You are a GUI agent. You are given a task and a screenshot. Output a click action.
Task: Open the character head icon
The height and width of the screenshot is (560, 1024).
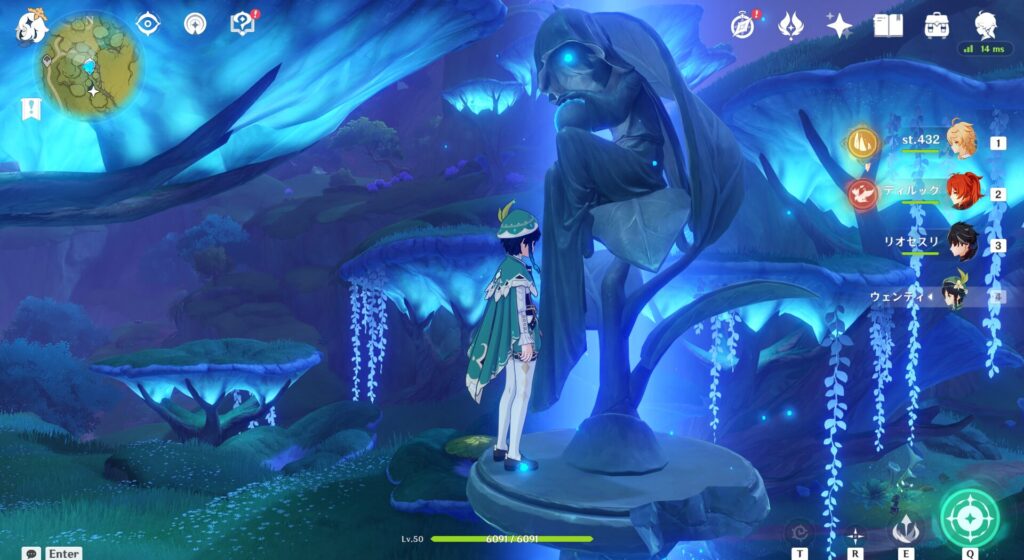[985, 25]
